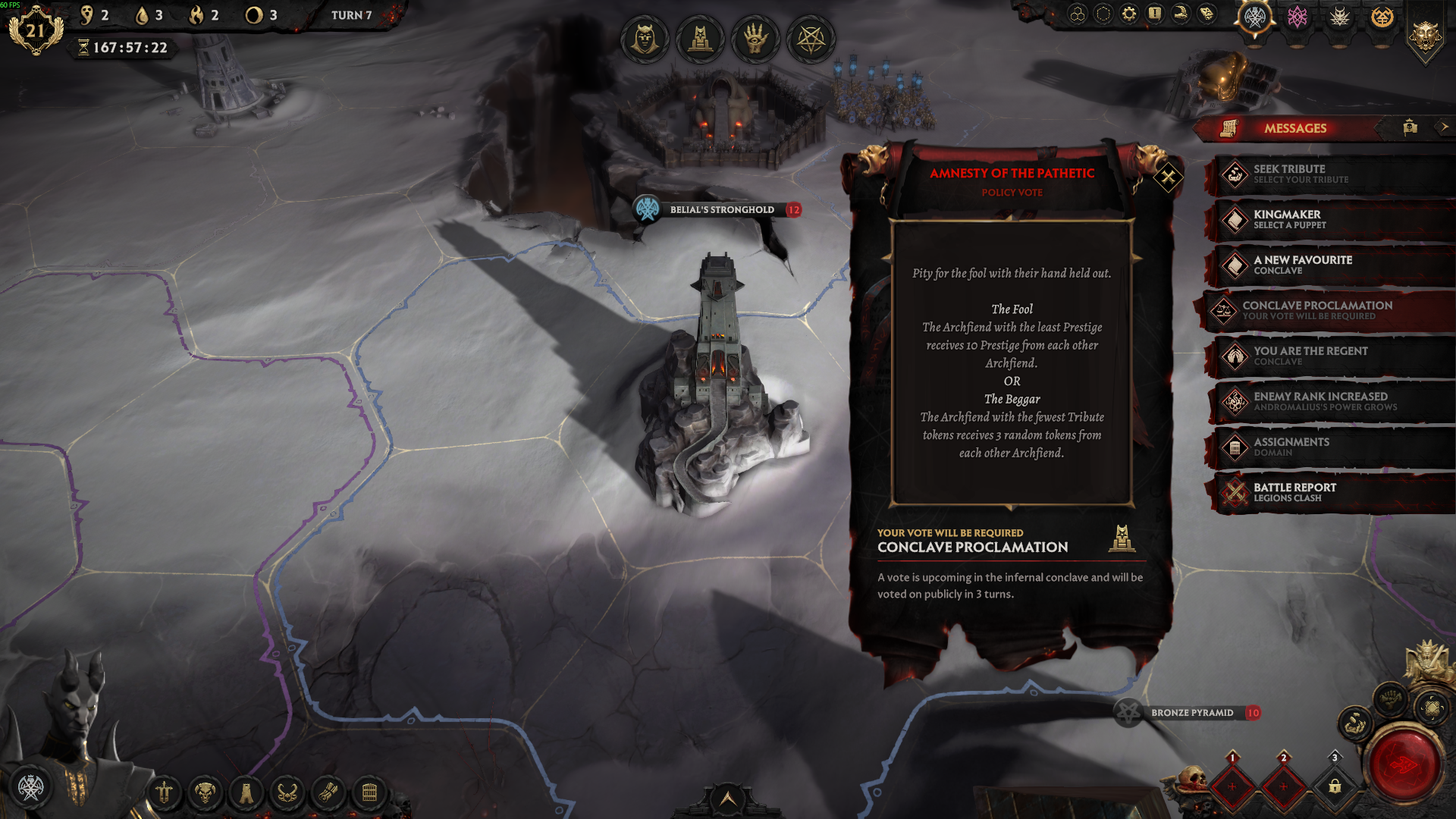Select the orange sigil archfiend portrait

point(1382,17)
